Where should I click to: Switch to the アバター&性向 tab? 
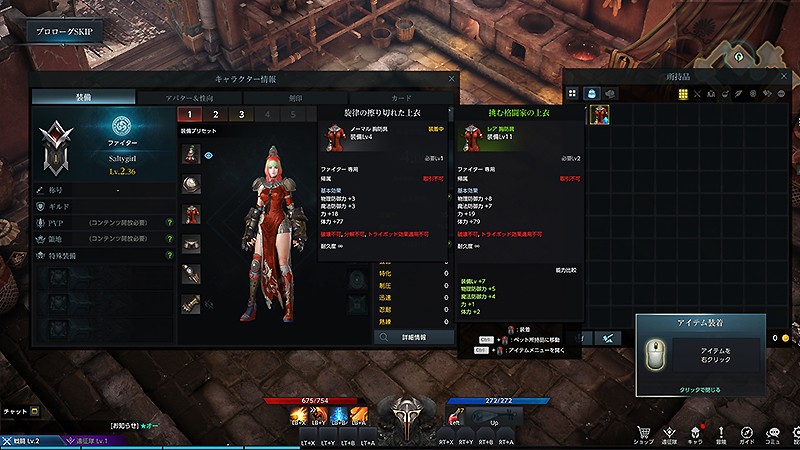pos(189,98)
